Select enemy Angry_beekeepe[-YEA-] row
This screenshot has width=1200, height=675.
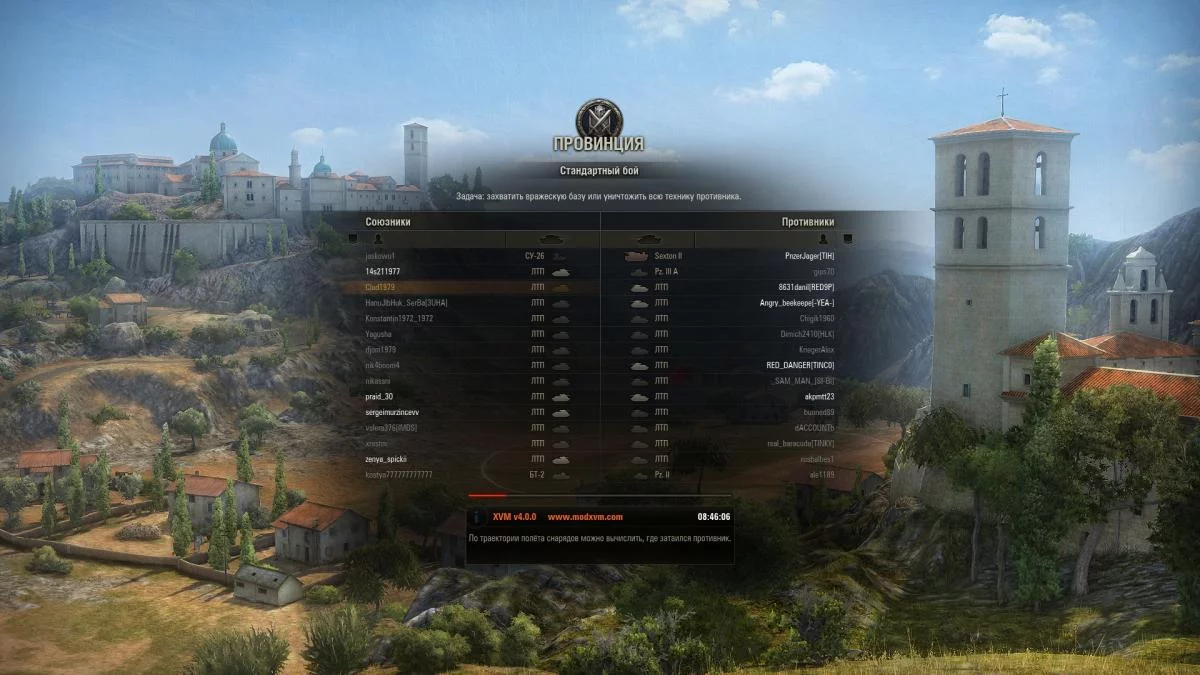(x=797, y=303)
